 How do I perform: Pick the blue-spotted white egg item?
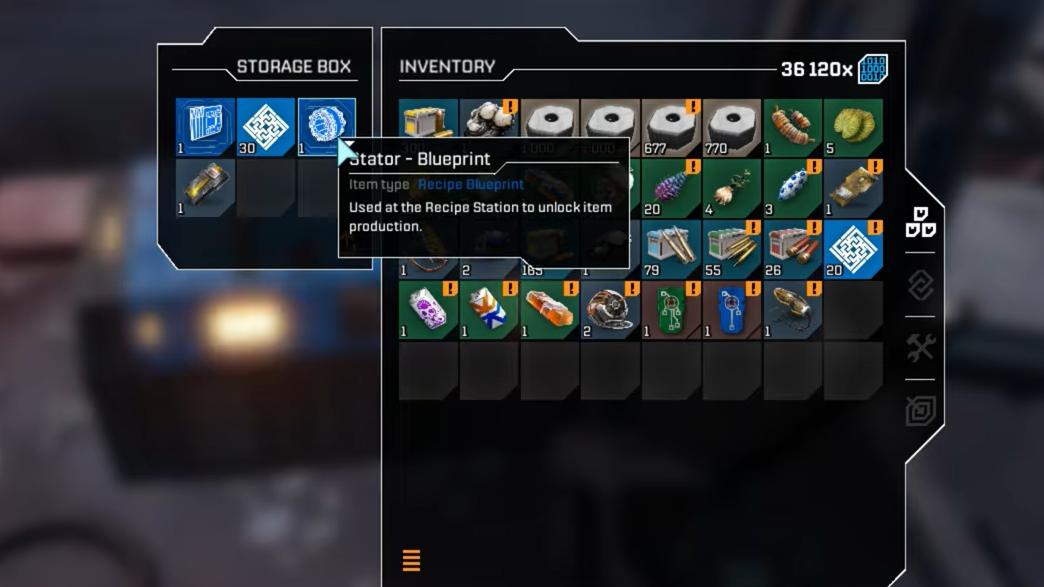(x=792, y=188)
